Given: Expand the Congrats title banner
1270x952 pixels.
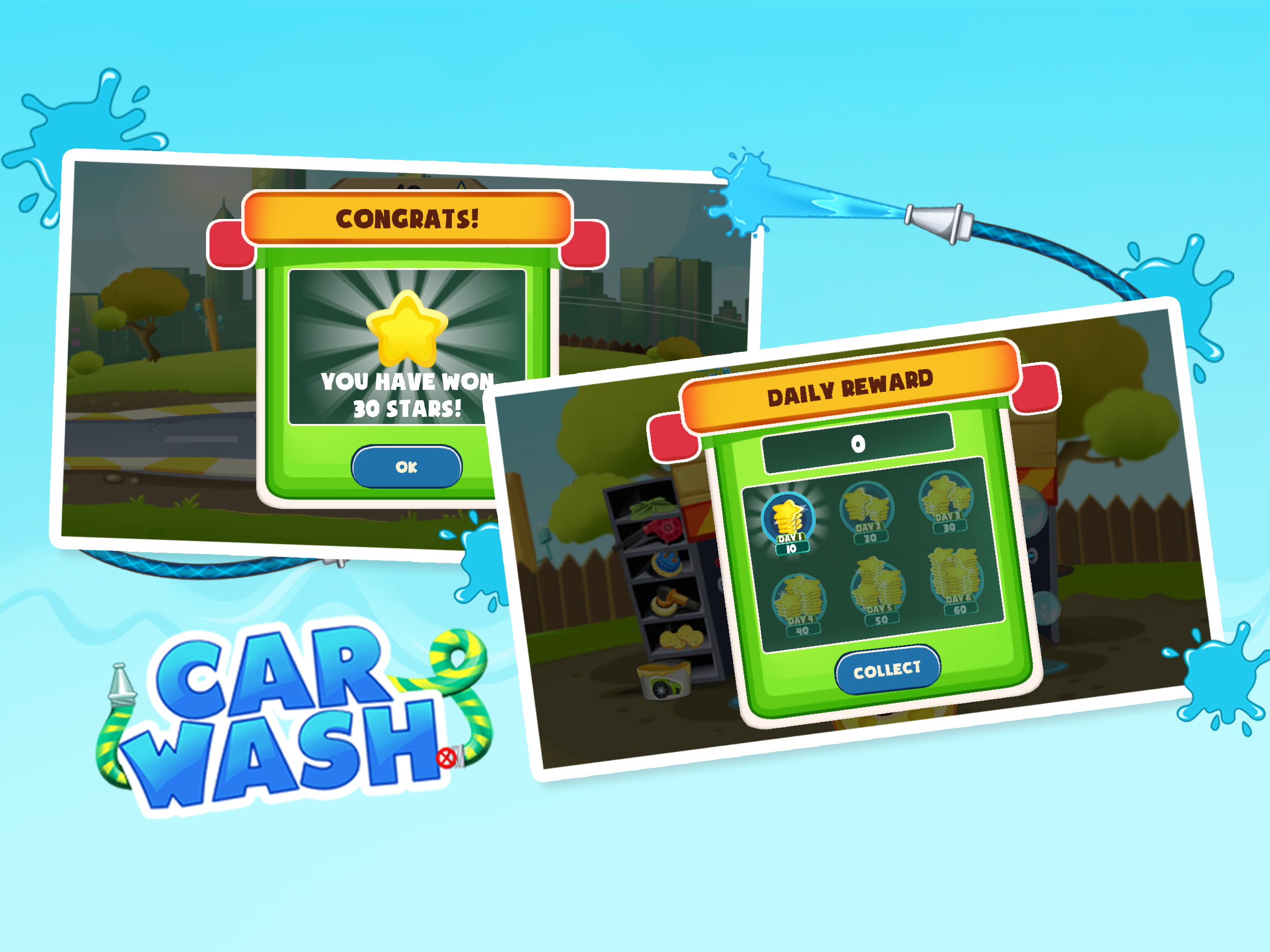Looking at the screenshot, I should [408, 218].
